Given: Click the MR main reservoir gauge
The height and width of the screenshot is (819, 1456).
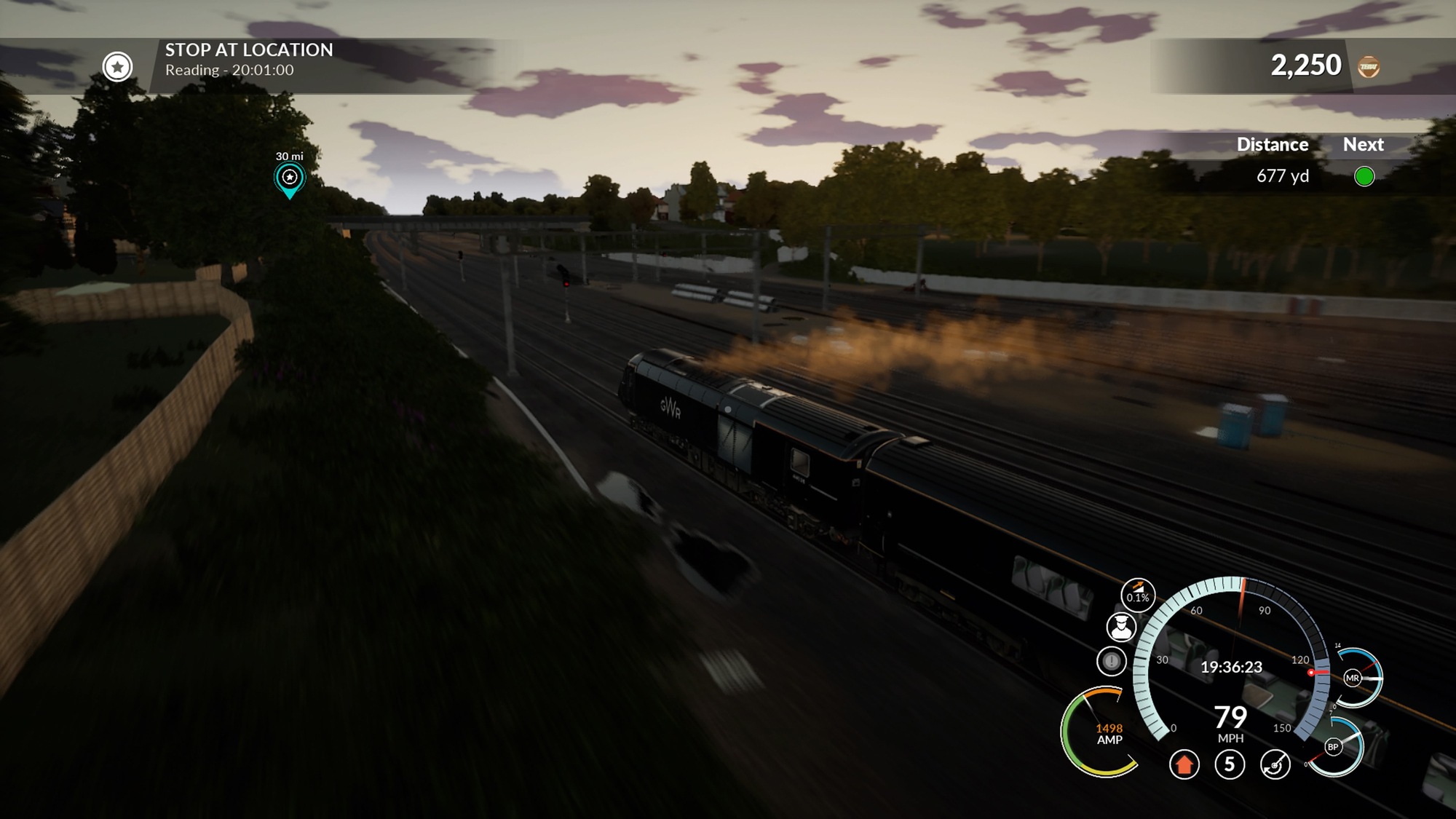Looking at the screenshot, I should [1353, 678].
